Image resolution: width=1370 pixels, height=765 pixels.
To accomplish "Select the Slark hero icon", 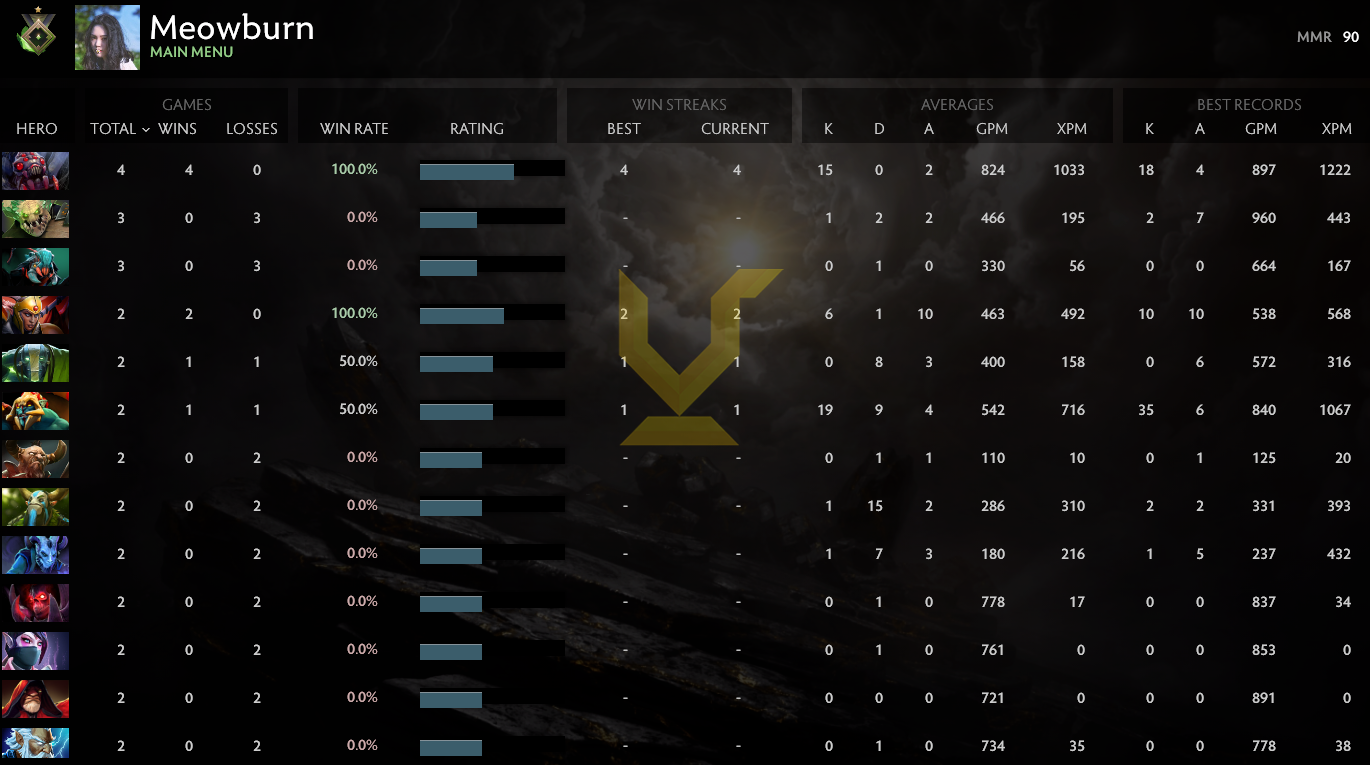I will (36, 266).
